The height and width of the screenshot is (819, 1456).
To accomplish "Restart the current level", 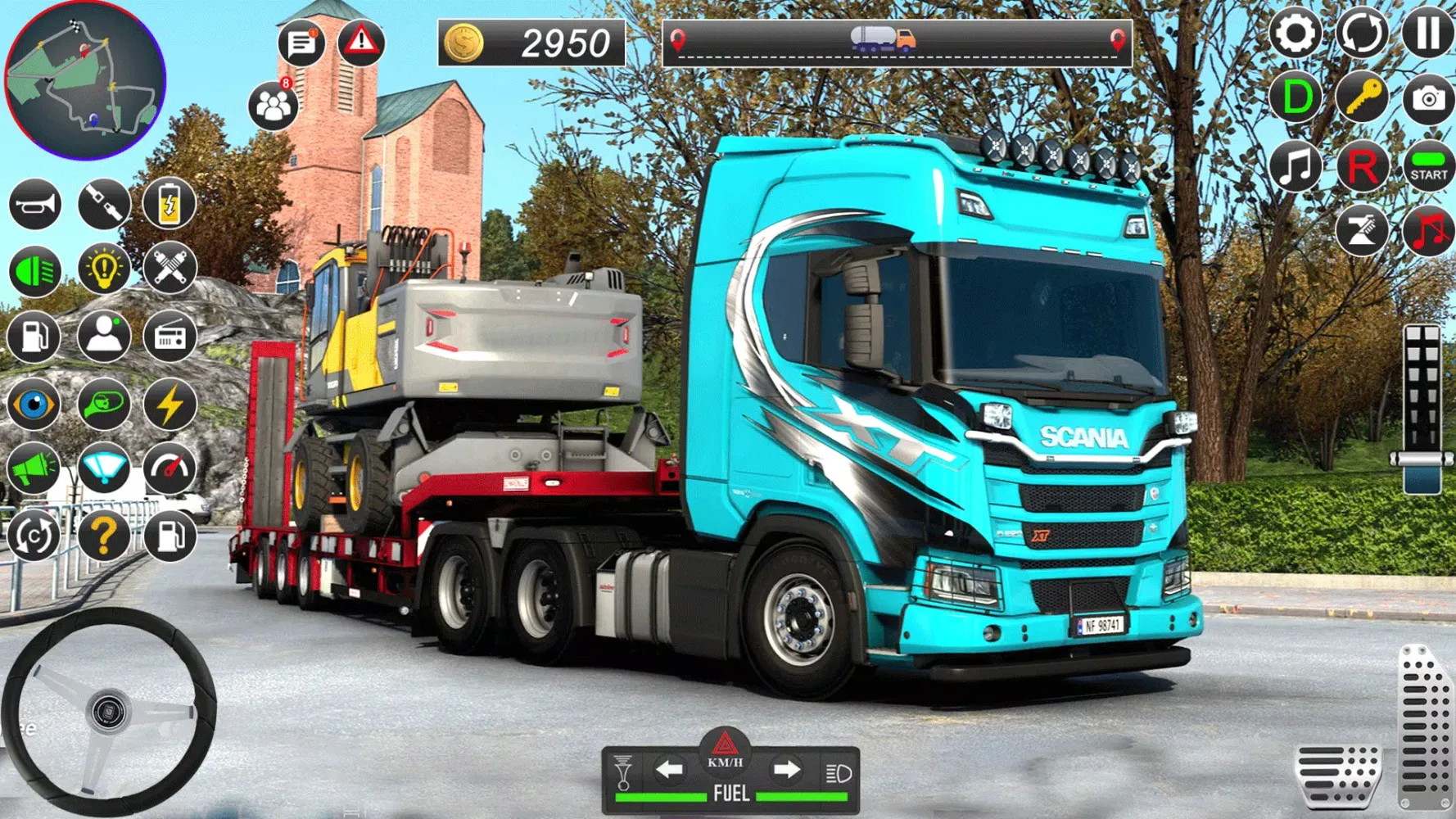I will click(x=1361, y=34).
